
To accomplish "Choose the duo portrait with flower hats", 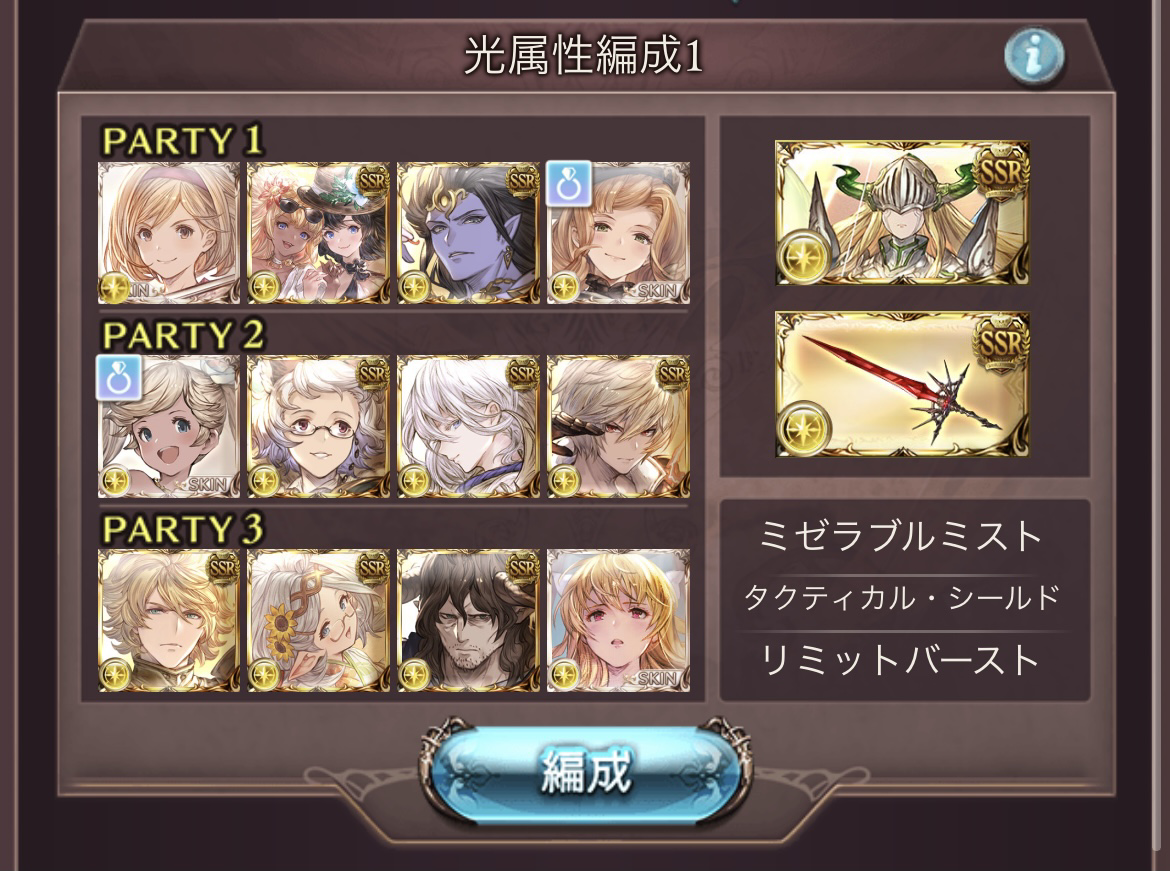I will [x=318, y=233].
